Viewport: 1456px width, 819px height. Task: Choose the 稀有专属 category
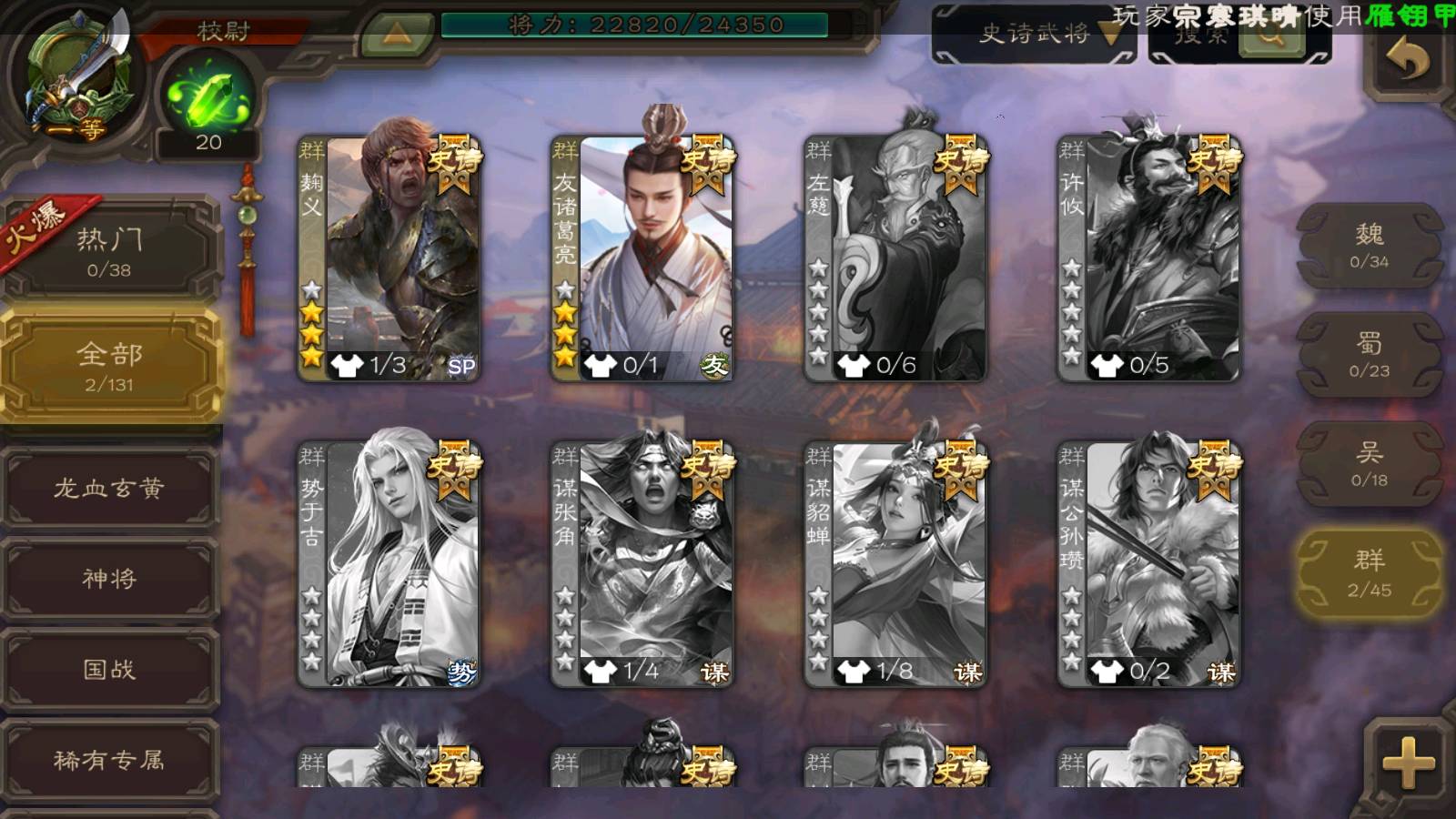(109, 760)
